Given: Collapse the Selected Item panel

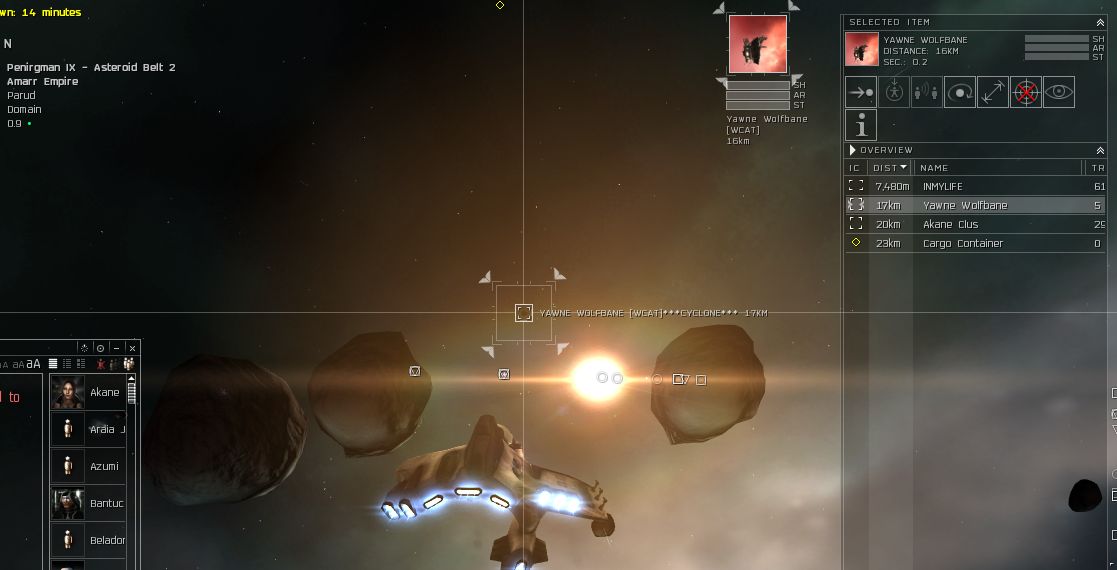Looking at the screenshot, I should pyautogui.click(x=1100, y=22).
